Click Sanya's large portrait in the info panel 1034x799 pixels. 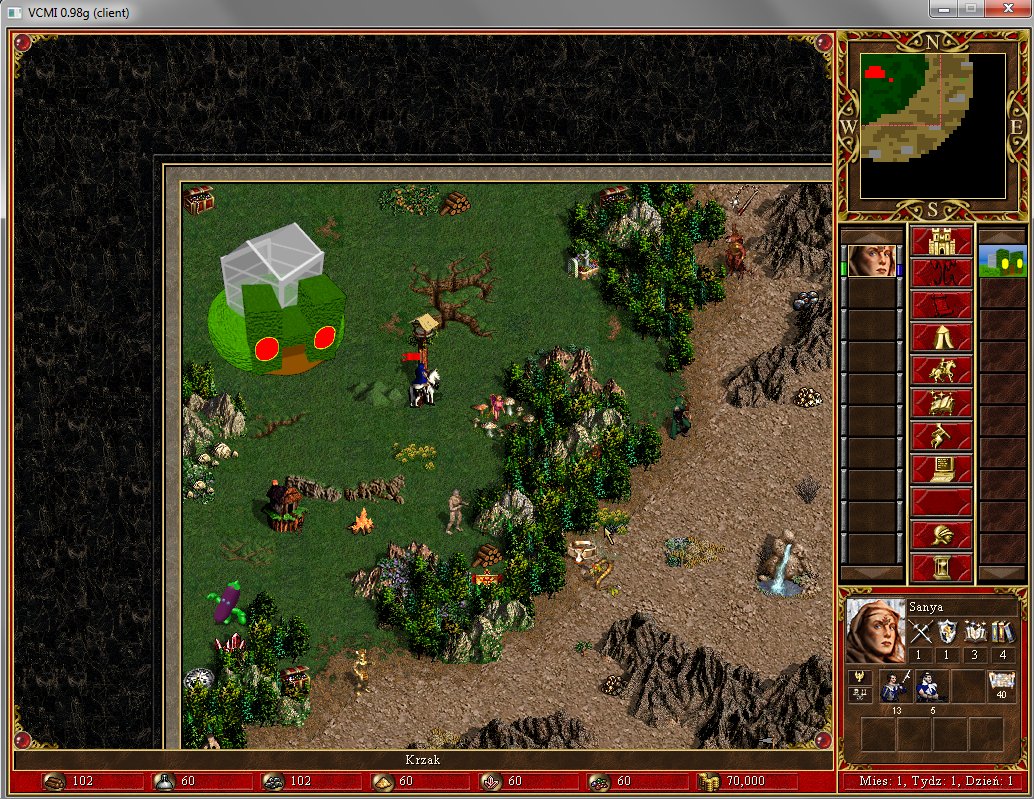point(875,630)
